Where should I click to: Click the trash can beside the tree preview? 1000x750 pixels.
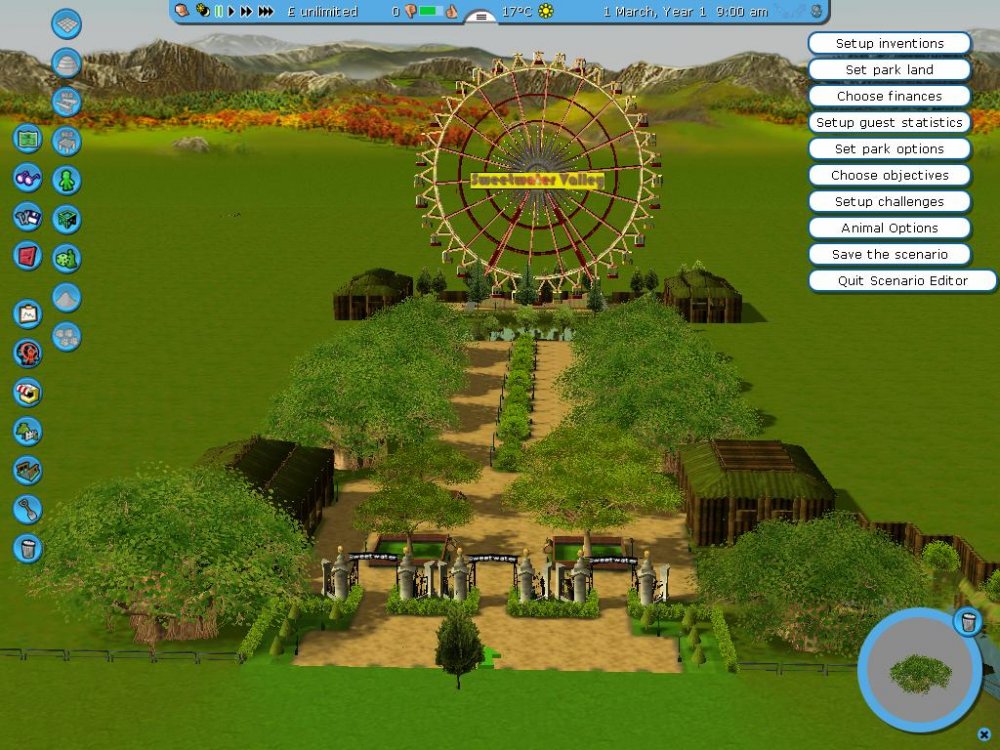tap(967, 621)
